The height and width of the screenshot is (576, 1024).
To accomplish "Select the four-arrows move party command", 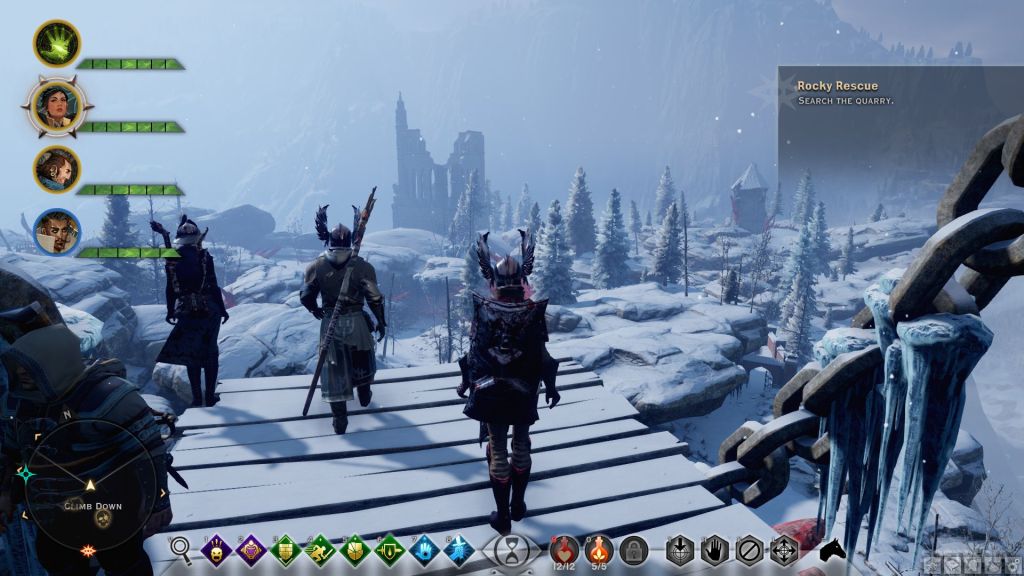I will [783, 548].
